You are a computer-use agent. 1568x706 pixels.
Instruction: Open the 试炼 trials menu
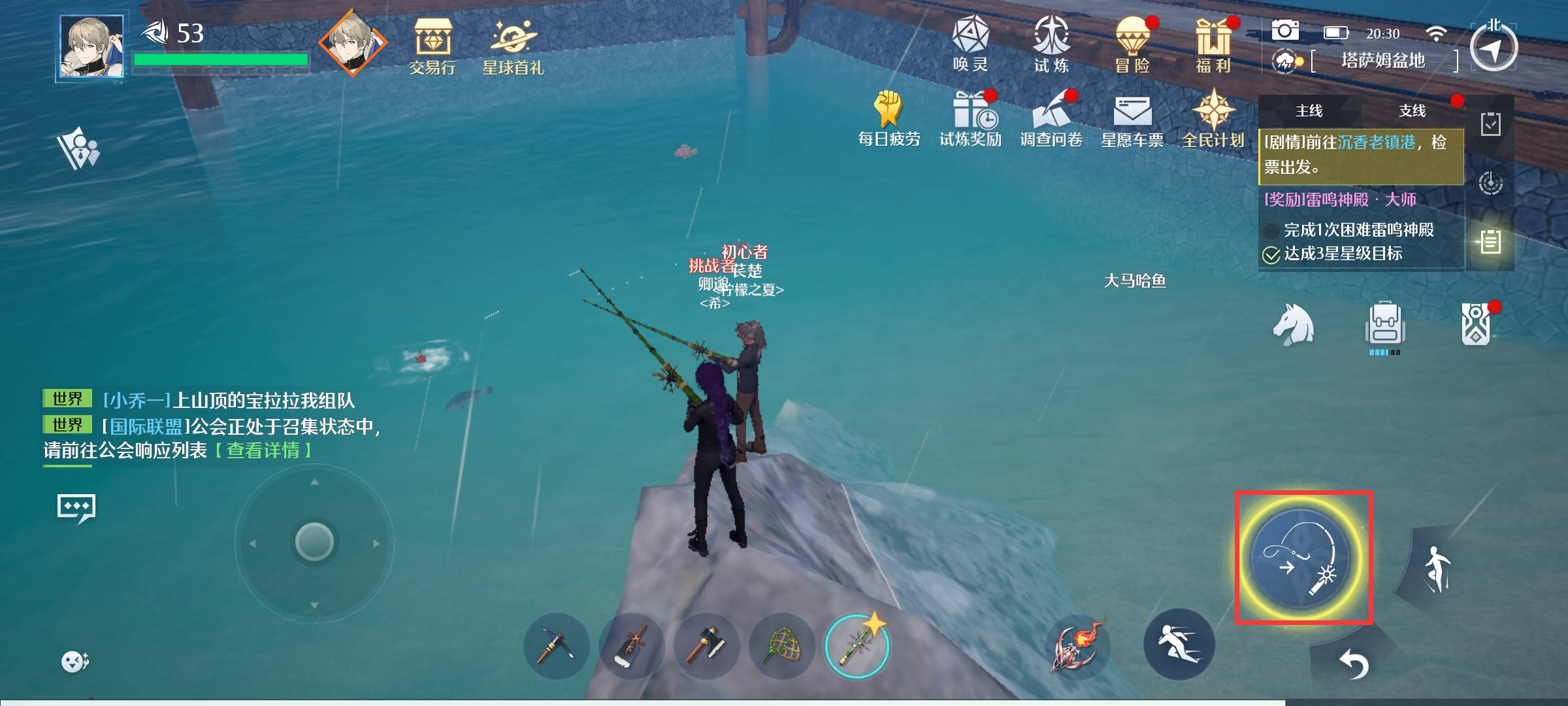(1051, 43)
